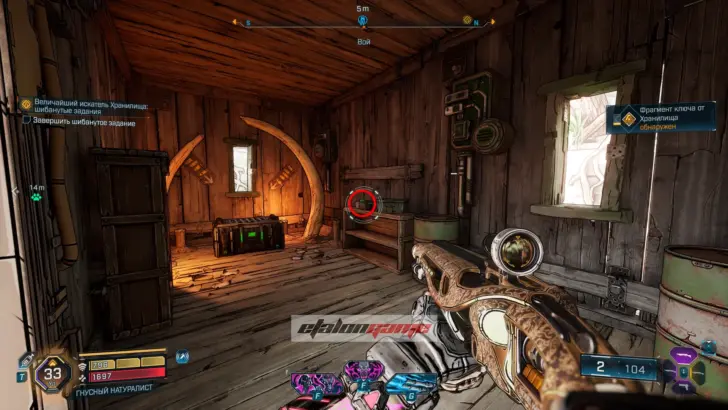Select the vault key fragment notification
The height and width of the screenshot is (410, 728).
[x=660, y=119]
